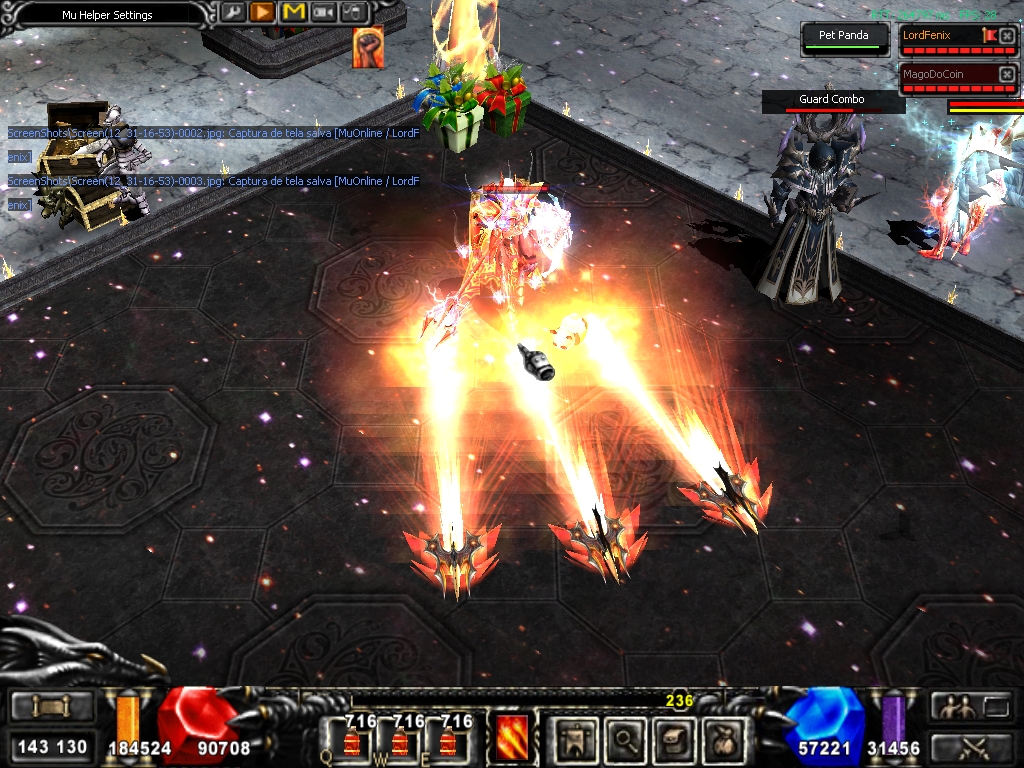Open the party window with two-figures button
Image resolution: width=1024 pixels, height=768 pixels.
[x=955, y=706]
